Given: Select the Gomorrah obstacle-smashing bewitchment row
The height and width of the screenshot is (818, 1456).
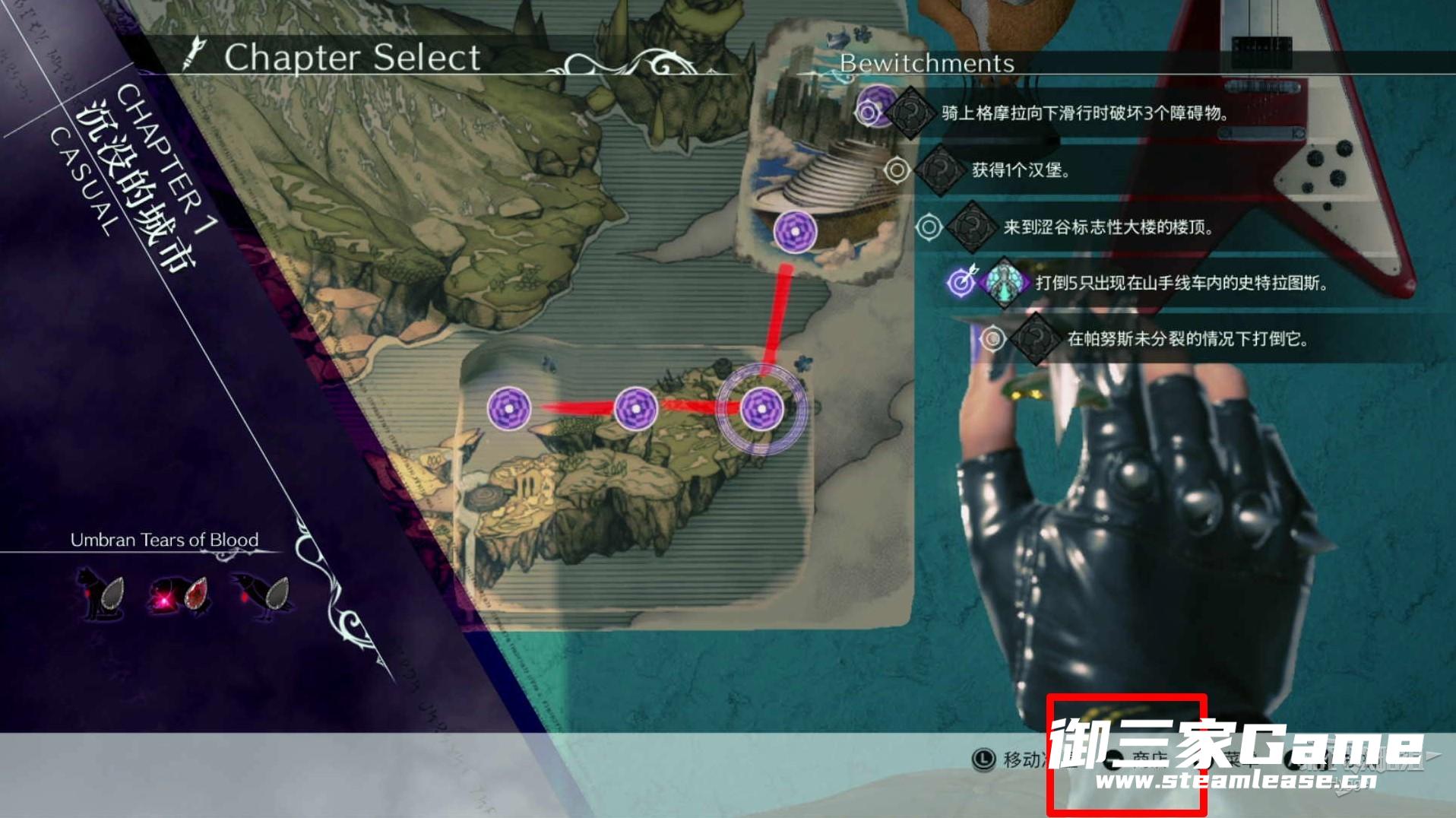Looking at the screenshot, I should pos(1085,113).
